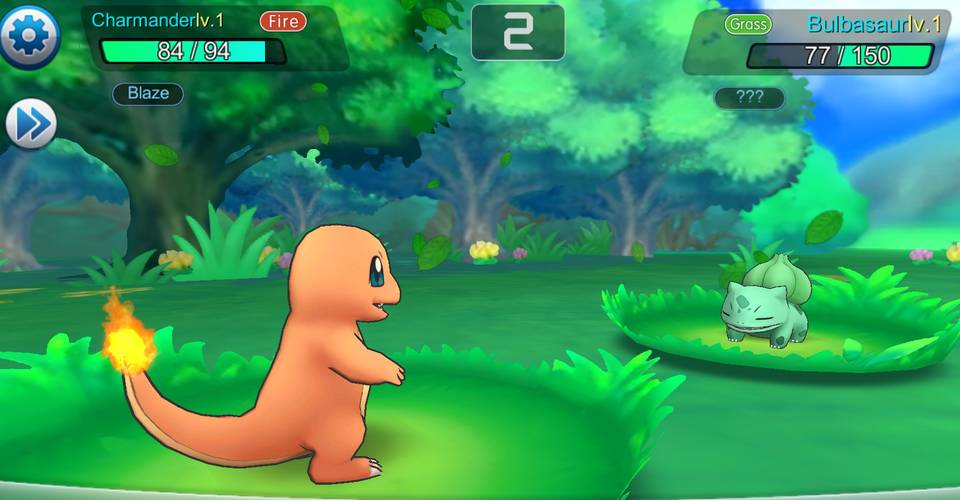Tap Charmander's Fire type badge
This screenshot has height=500, width=960.
tap(283, 20)
